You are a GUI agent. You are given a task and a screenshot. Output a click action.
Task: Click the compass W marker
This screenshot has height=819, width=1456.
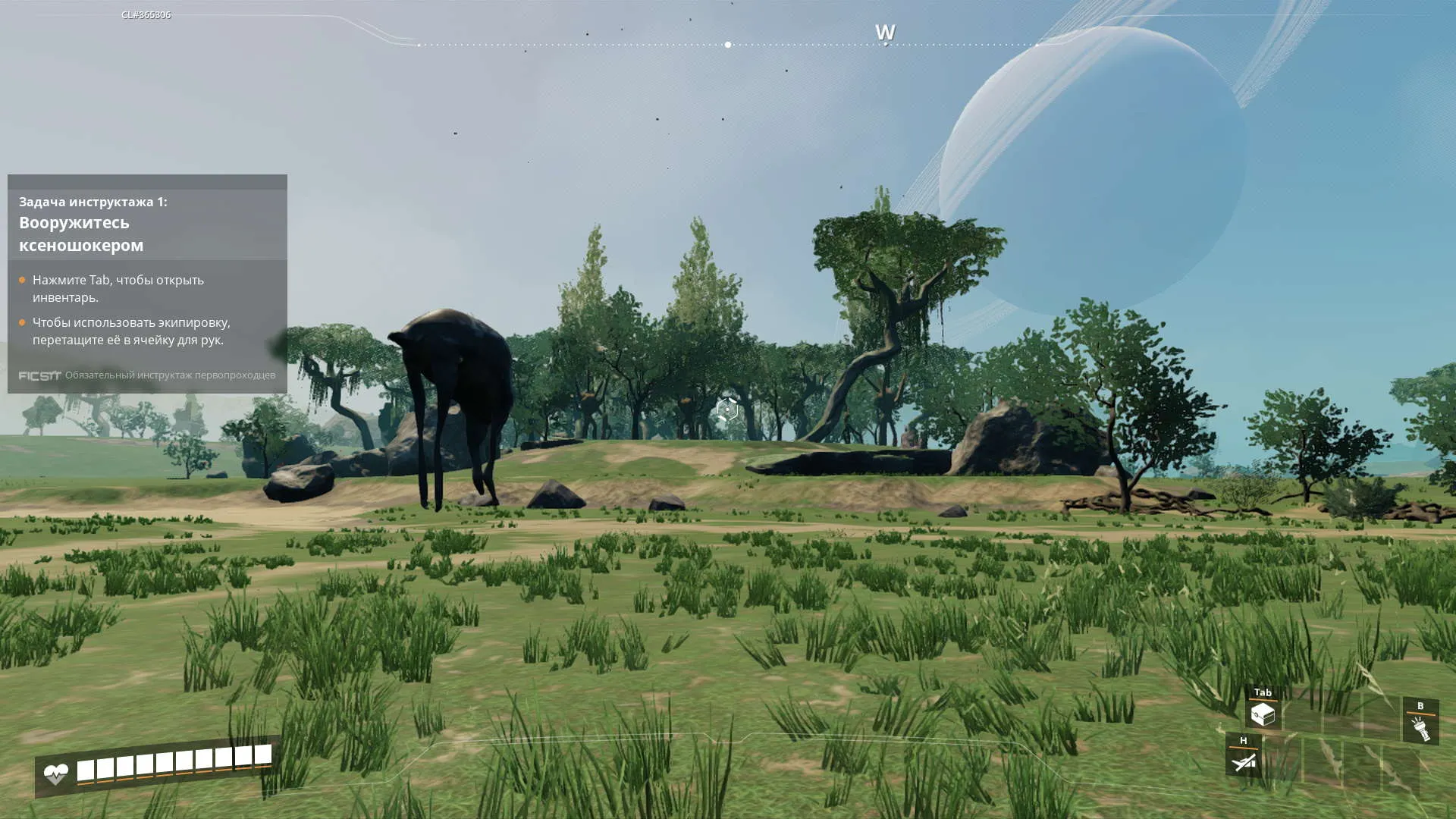coord(885,33)
